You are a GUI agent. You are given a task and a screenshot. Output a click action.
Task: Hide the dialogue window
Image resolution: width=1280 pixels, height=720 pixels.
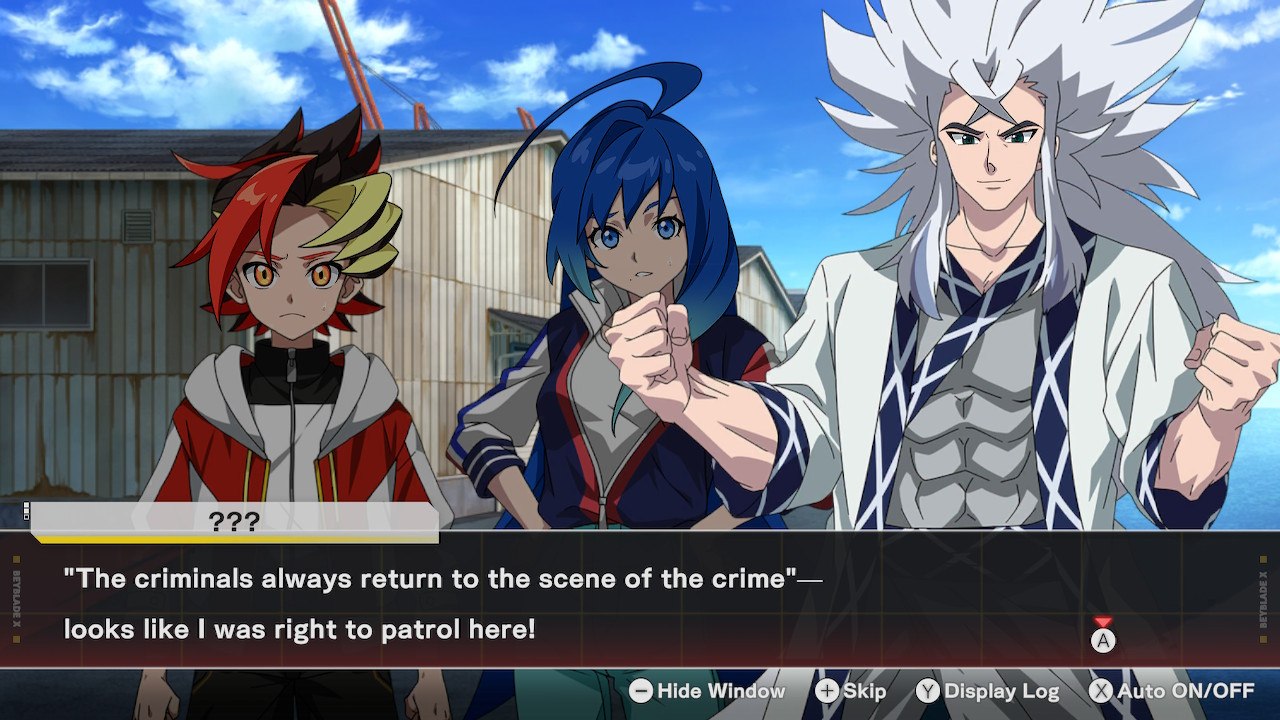pyautogui.click(x=707, y=691)
